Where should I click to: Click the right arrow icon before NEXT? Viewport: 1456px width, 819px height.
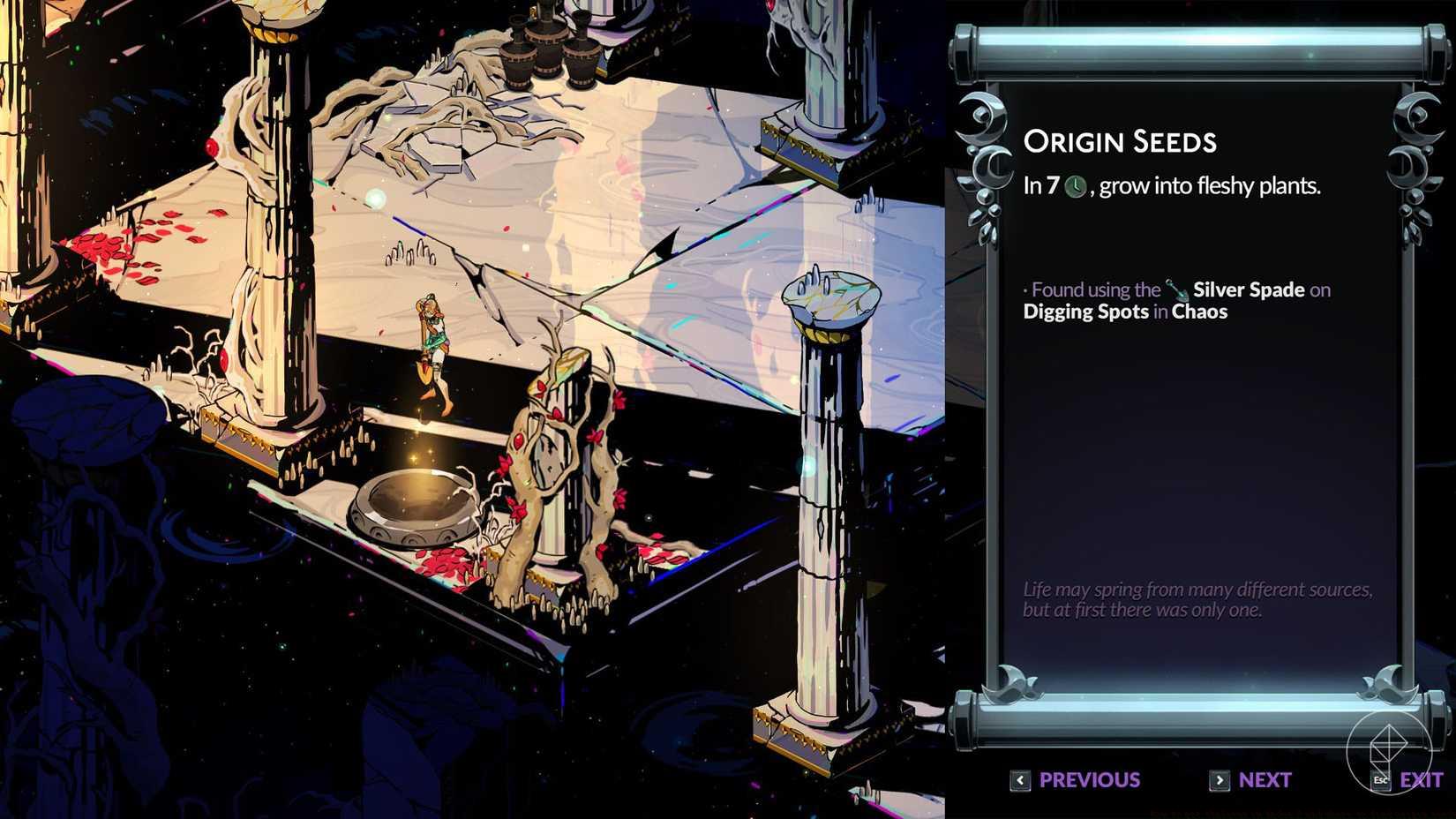[1218, 780]
